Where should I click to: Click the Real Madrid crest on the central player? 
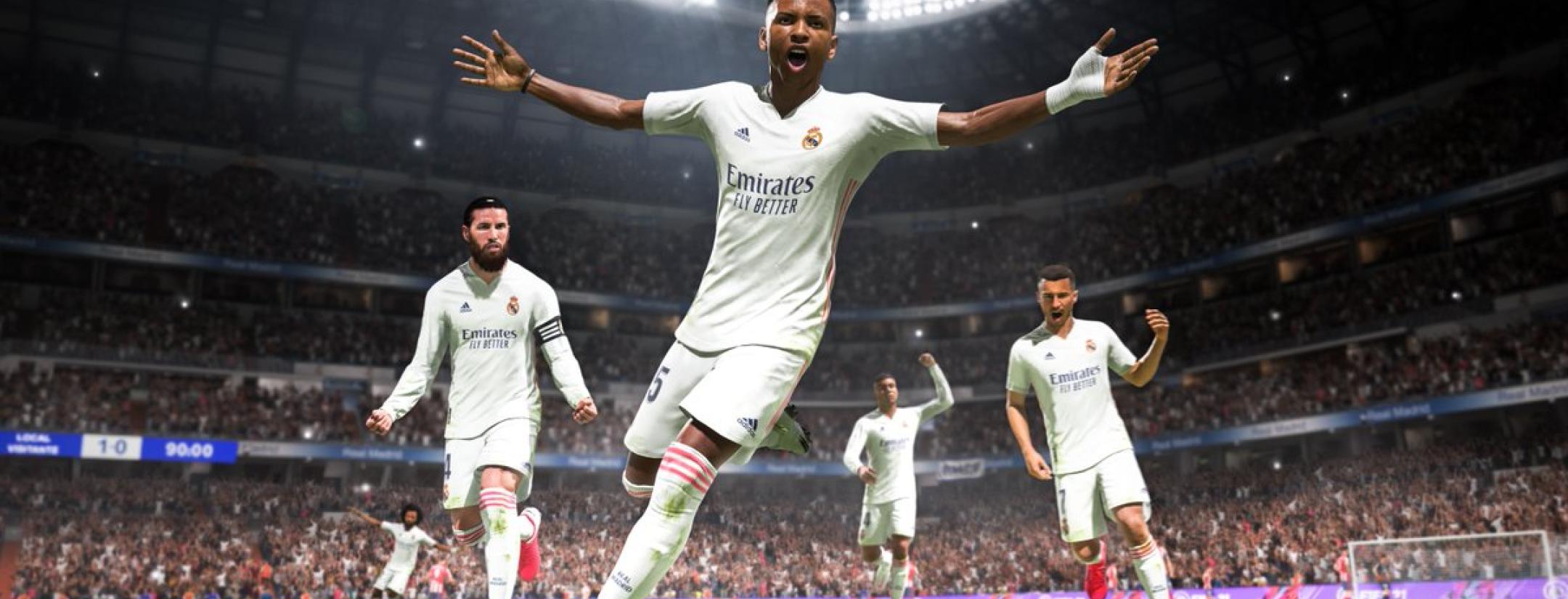812,139
